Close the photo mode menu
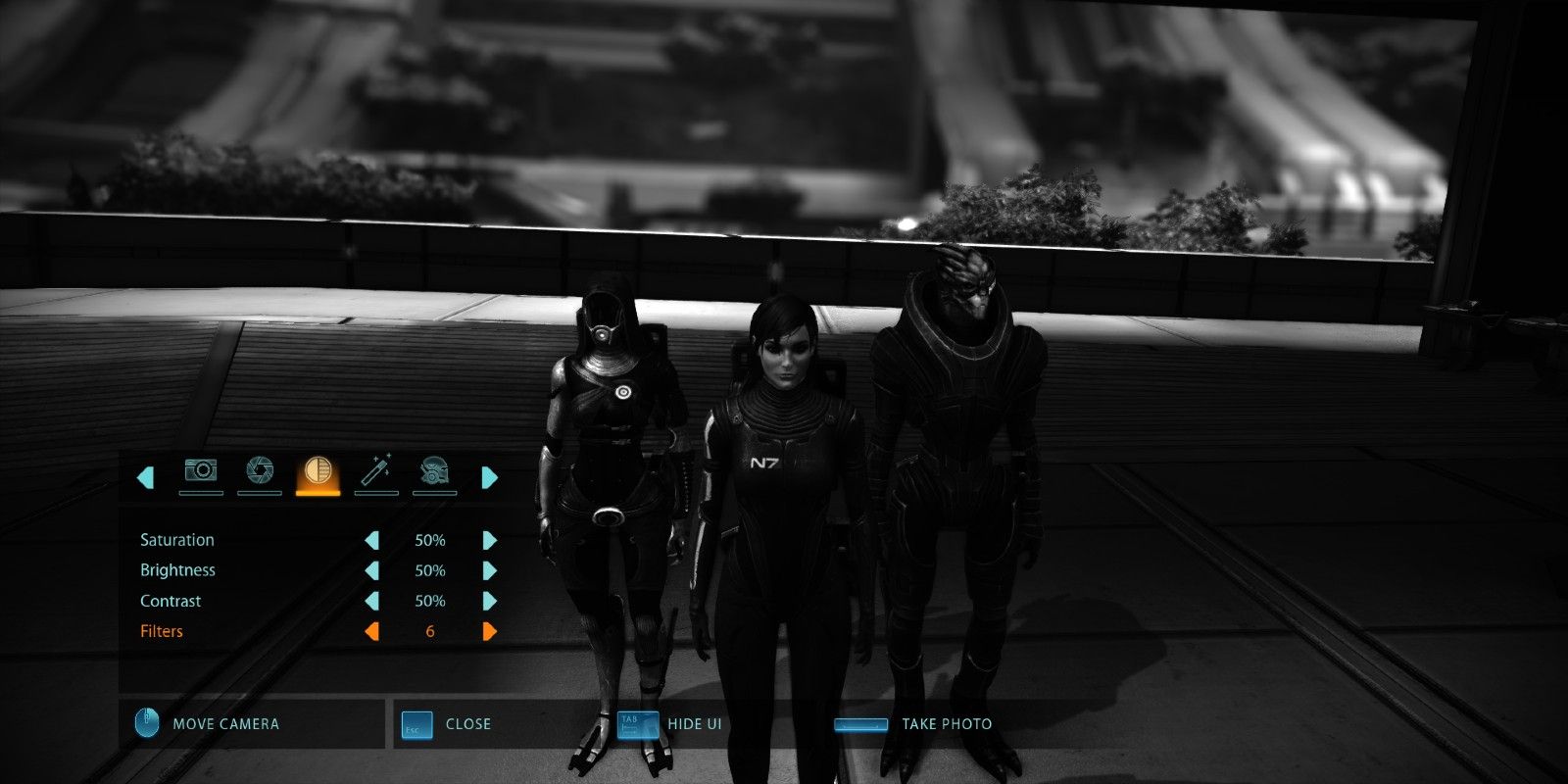This screenshot has width=1568, height=784. click(x=467, y=724)
